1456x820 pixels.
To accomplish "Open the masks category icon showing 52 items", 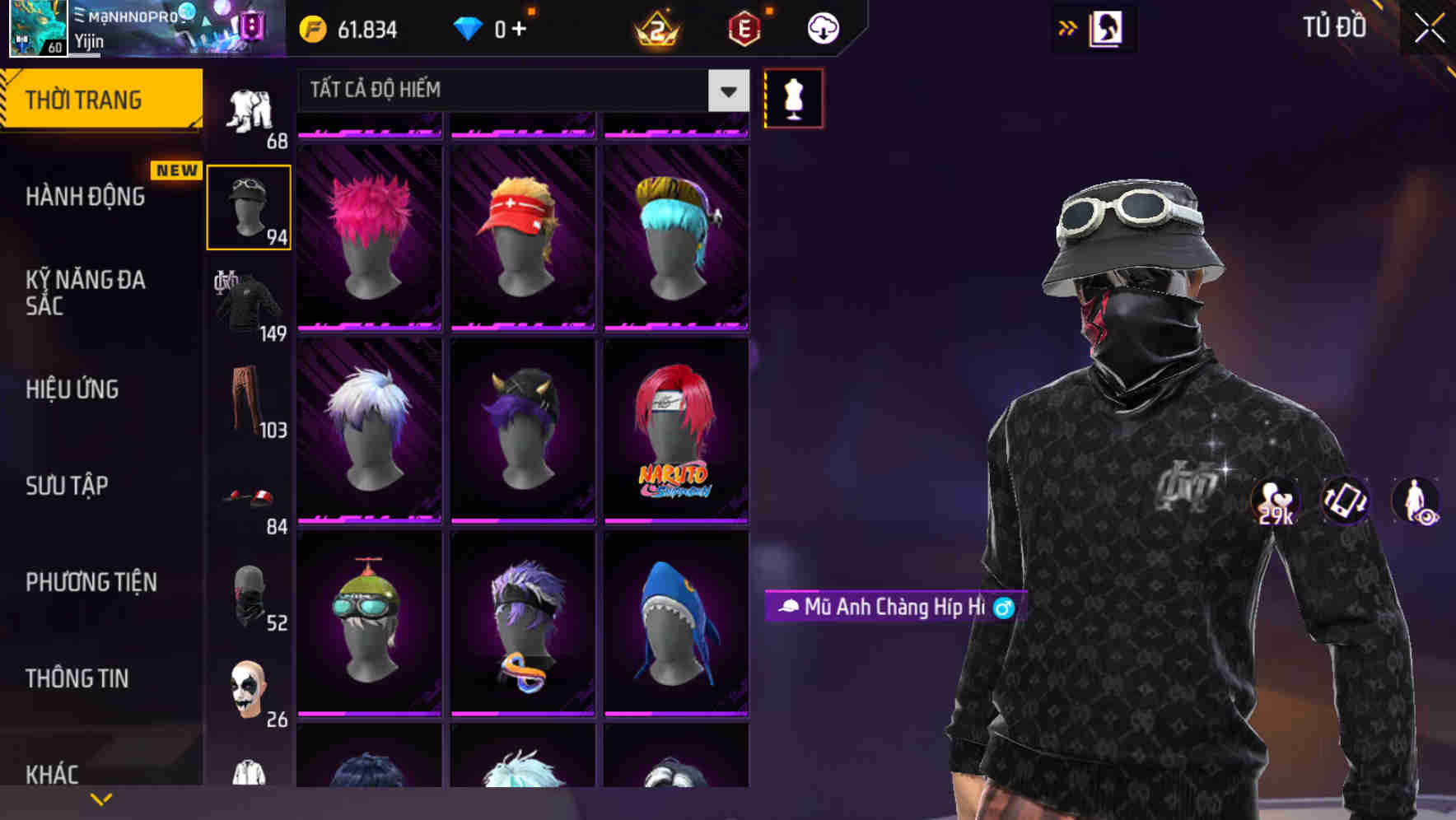I will [x=248, y=596].
